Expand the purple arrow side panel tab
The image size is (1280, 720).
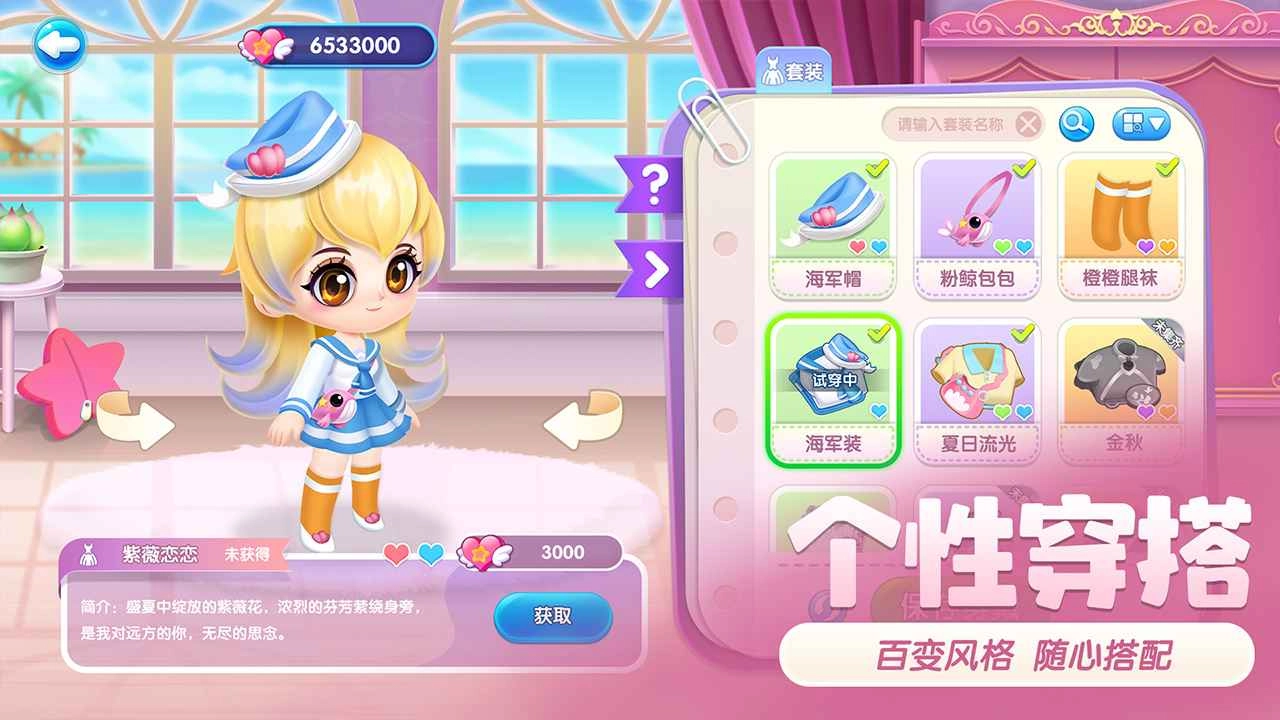[x=655, y=266]
